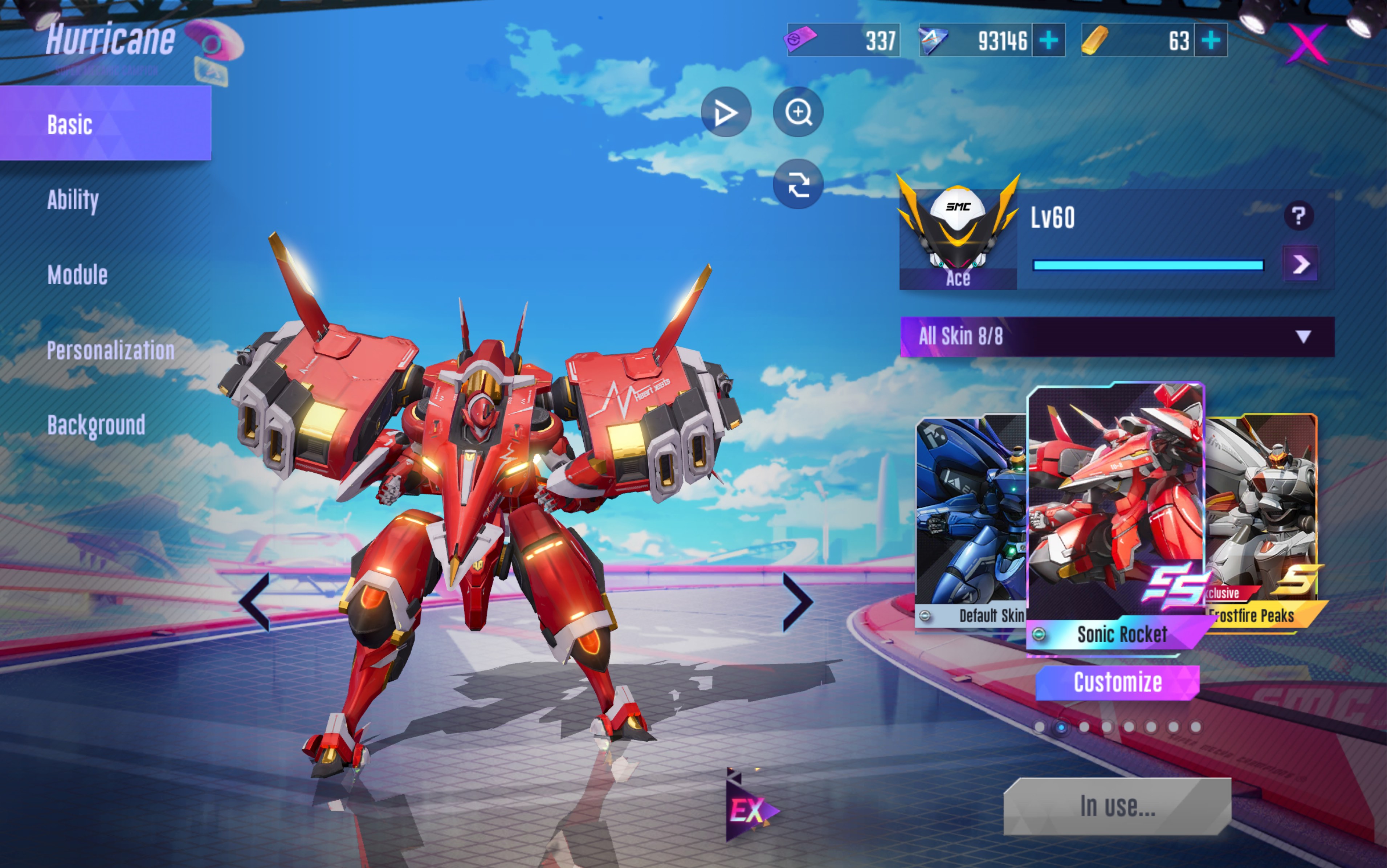Open the level help question mark
The height and width of the screenshot is (868, 1387).
click(x=1299, y=216)
